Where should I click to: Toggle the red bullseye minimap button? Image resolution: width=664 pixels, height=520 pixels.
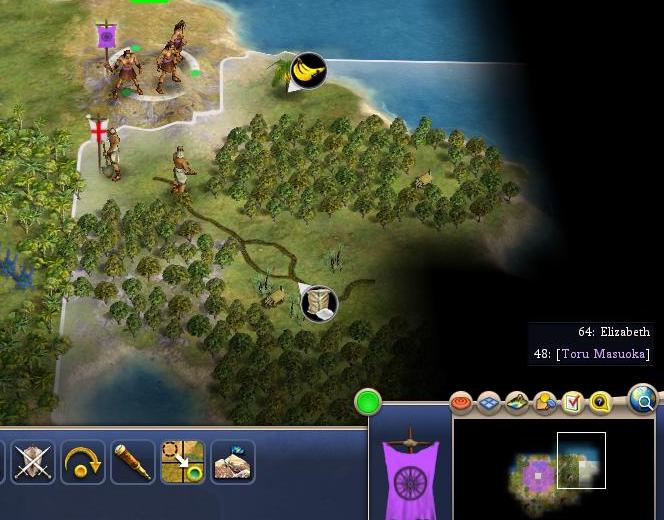461,402
